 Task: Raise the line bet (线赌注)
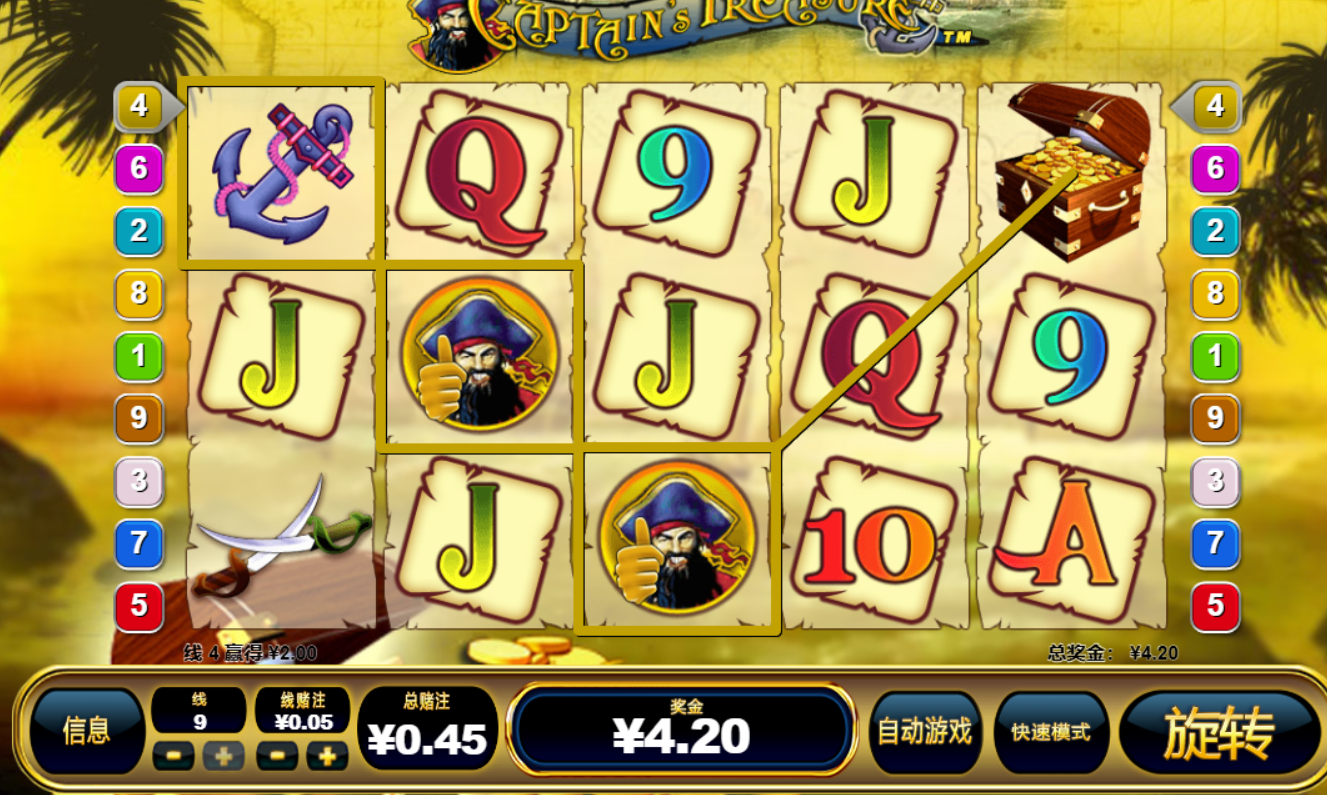click(x=327, y=756)
